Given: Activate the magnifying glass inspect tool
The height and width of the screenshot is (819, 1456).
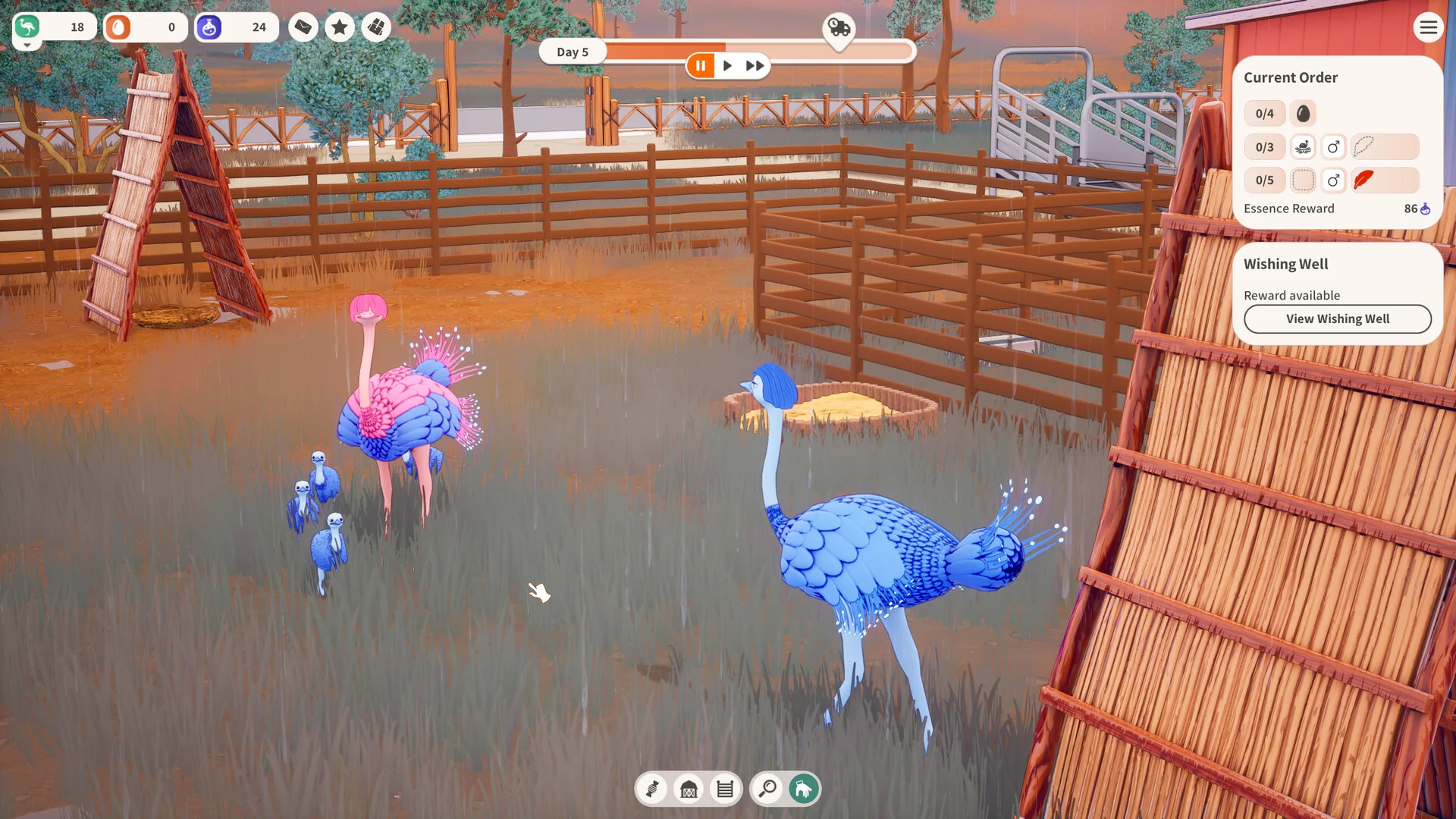Looking at the screenshot, I should [767, 789].
